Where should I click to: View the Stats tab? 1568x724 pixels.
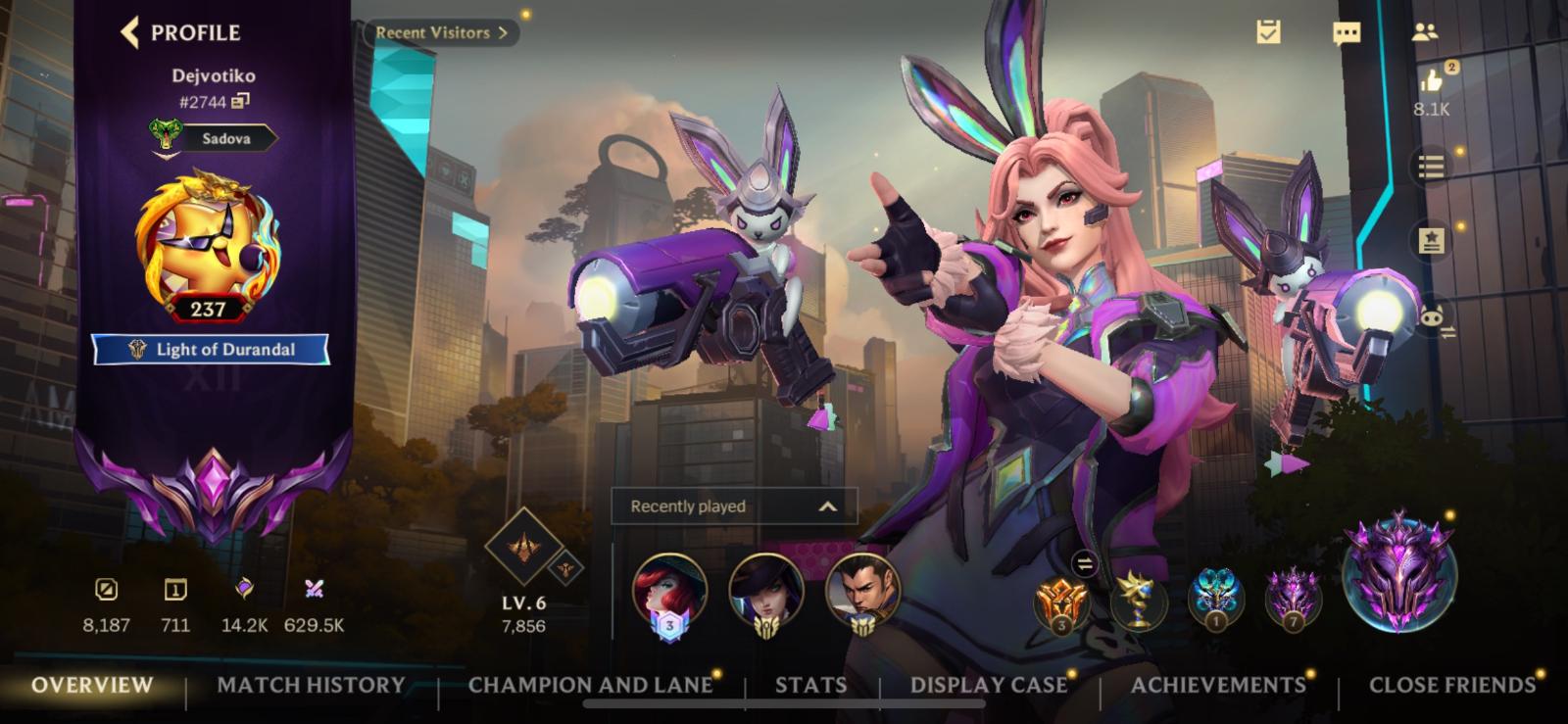point(810,685)
